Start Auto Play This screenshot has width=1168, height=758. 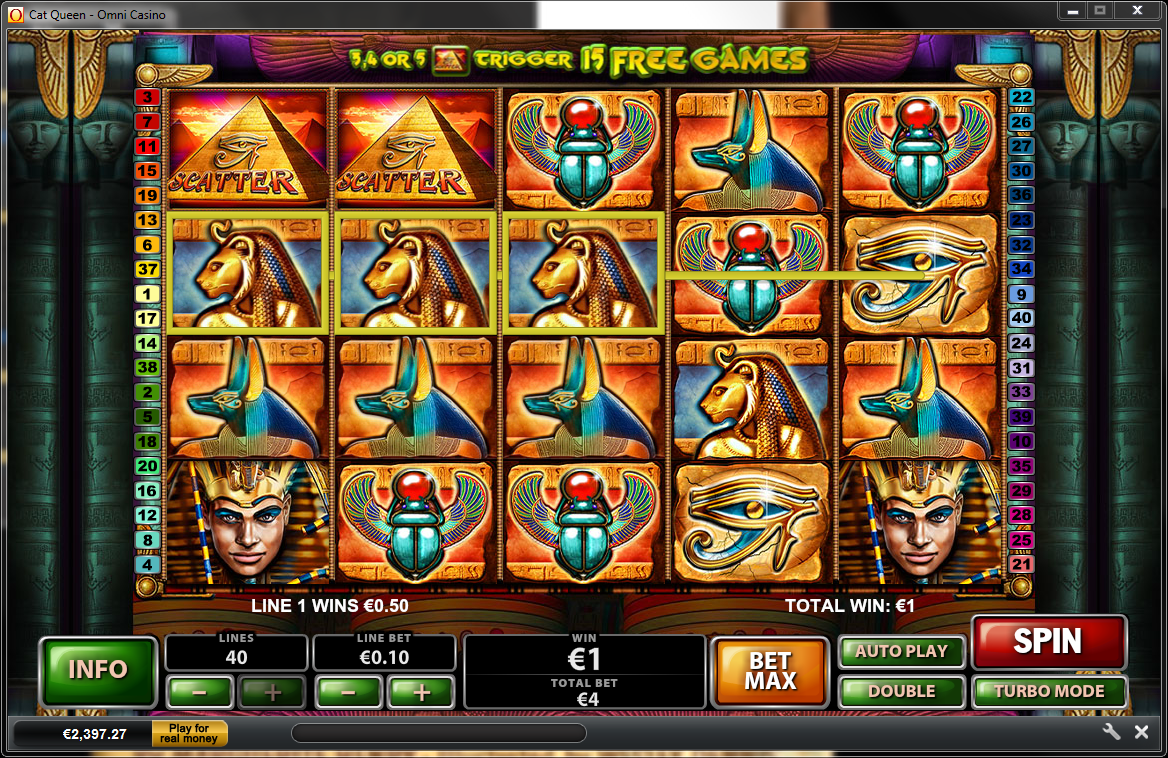pyautogui.click(x=901, y=652)
